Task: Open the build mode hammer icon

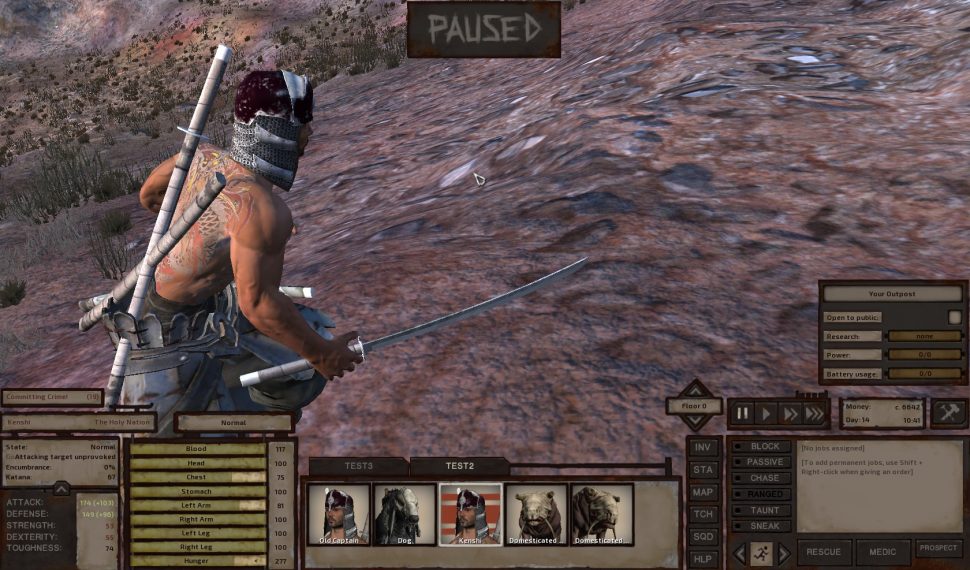Action: 948,412
